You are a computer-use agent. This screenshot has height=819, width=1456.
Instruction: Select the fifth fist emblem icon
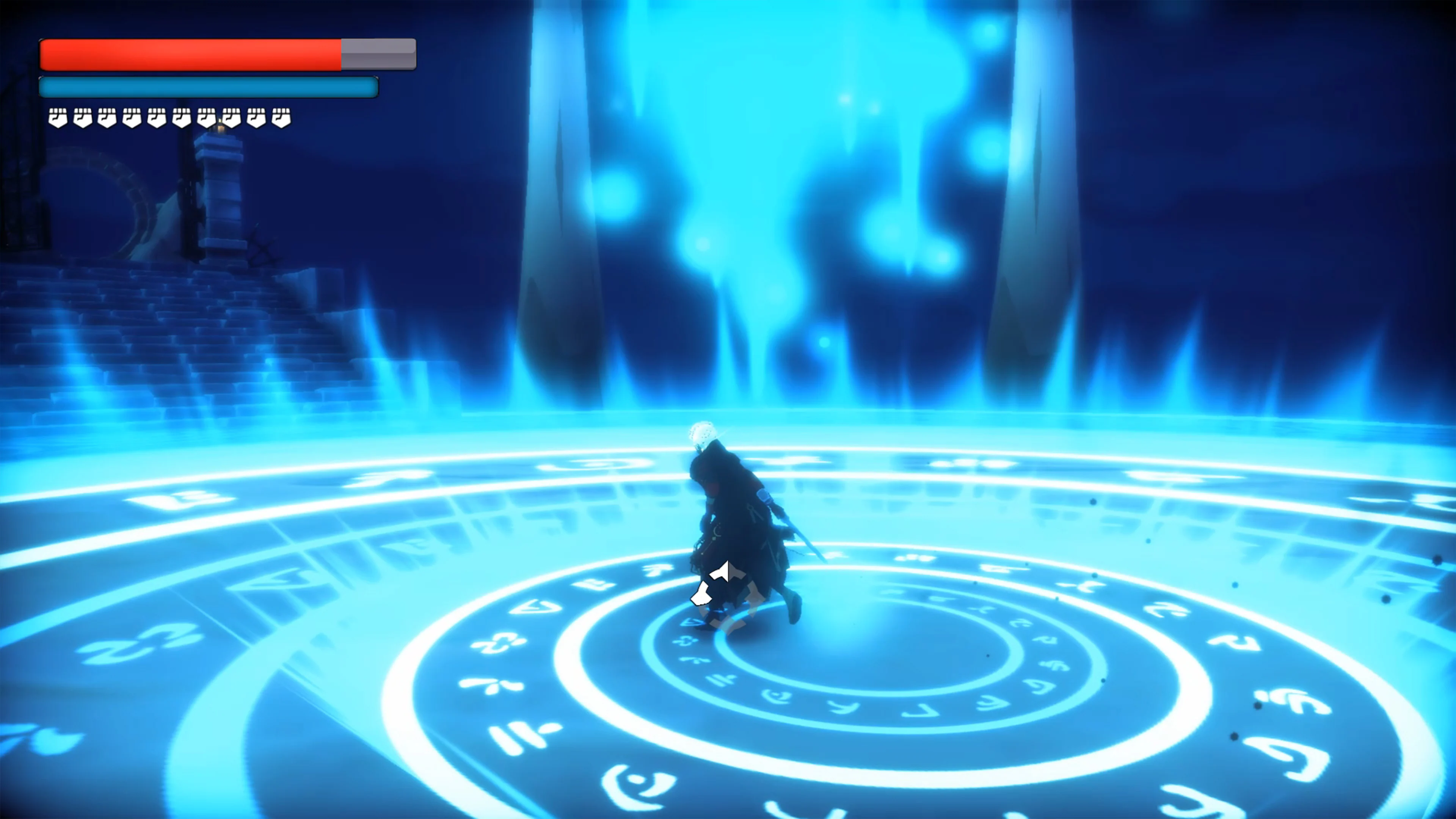click(x=157, y=118)
